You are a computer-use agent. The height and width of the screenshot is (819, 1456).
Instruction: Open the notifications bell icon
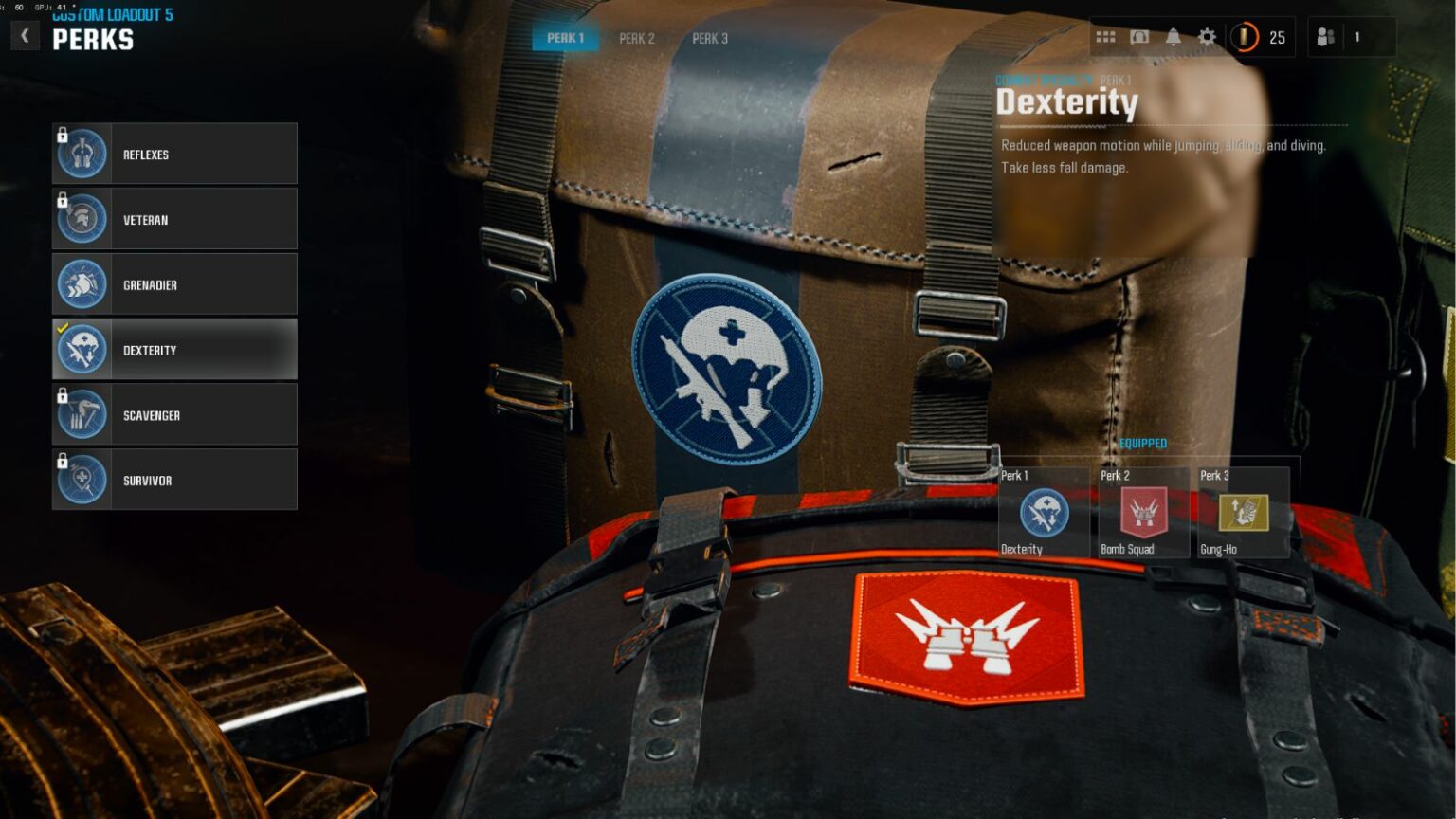pos(1172,36)
